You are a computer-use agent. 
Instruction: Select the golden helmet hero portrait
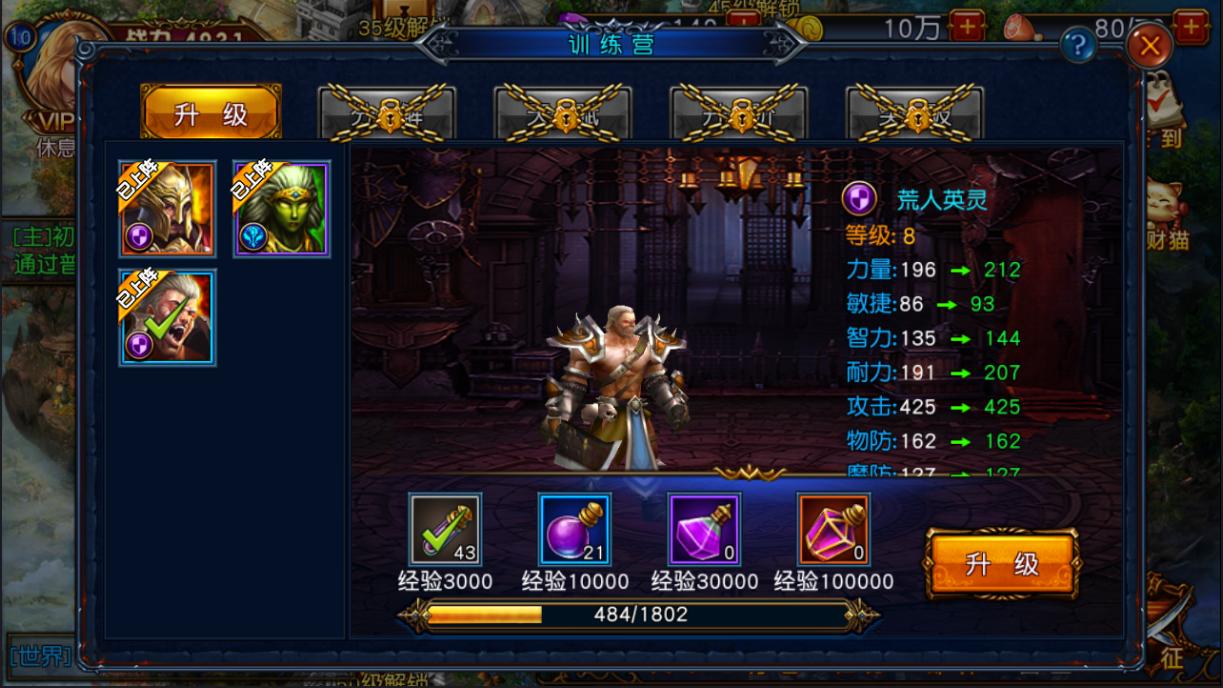(x=168, y=209)
